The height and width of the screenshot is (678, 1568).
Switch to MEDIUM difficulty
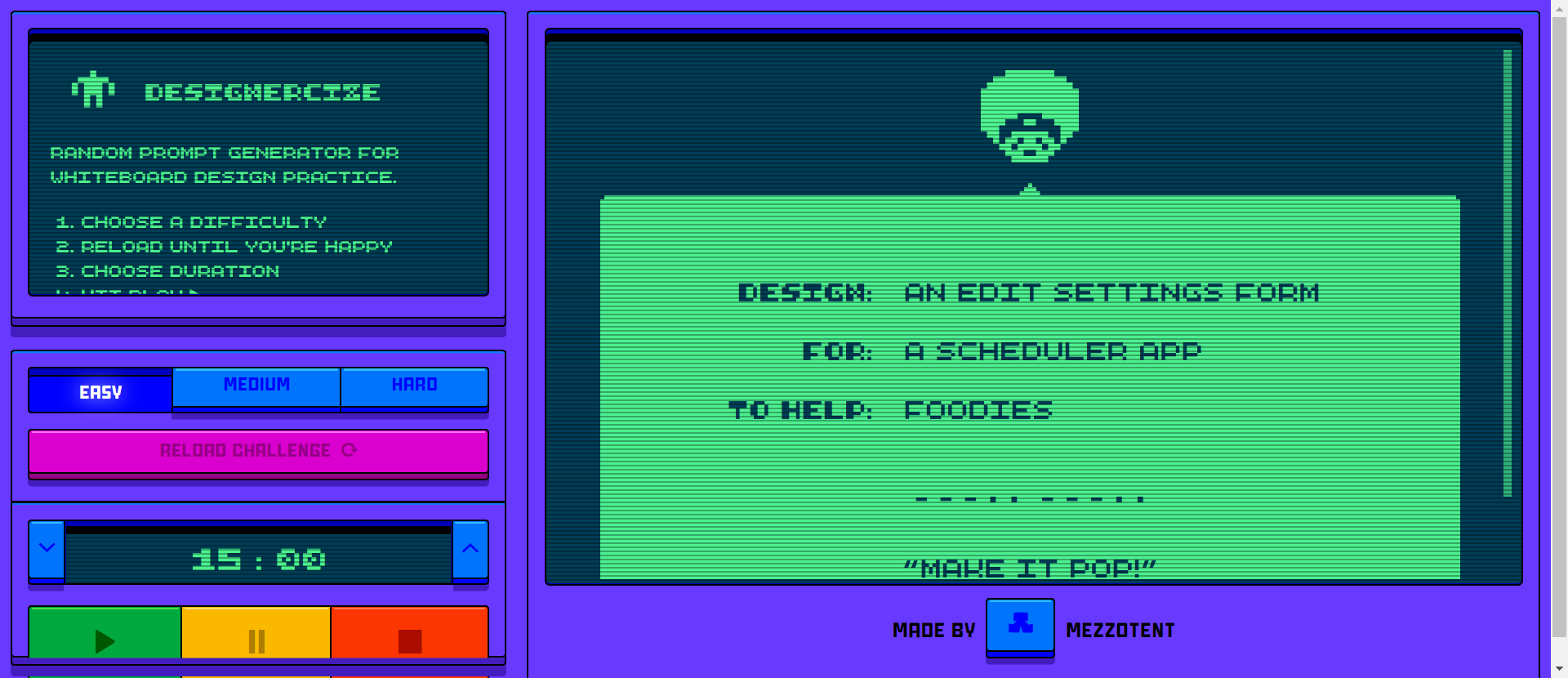coord(256,385)
